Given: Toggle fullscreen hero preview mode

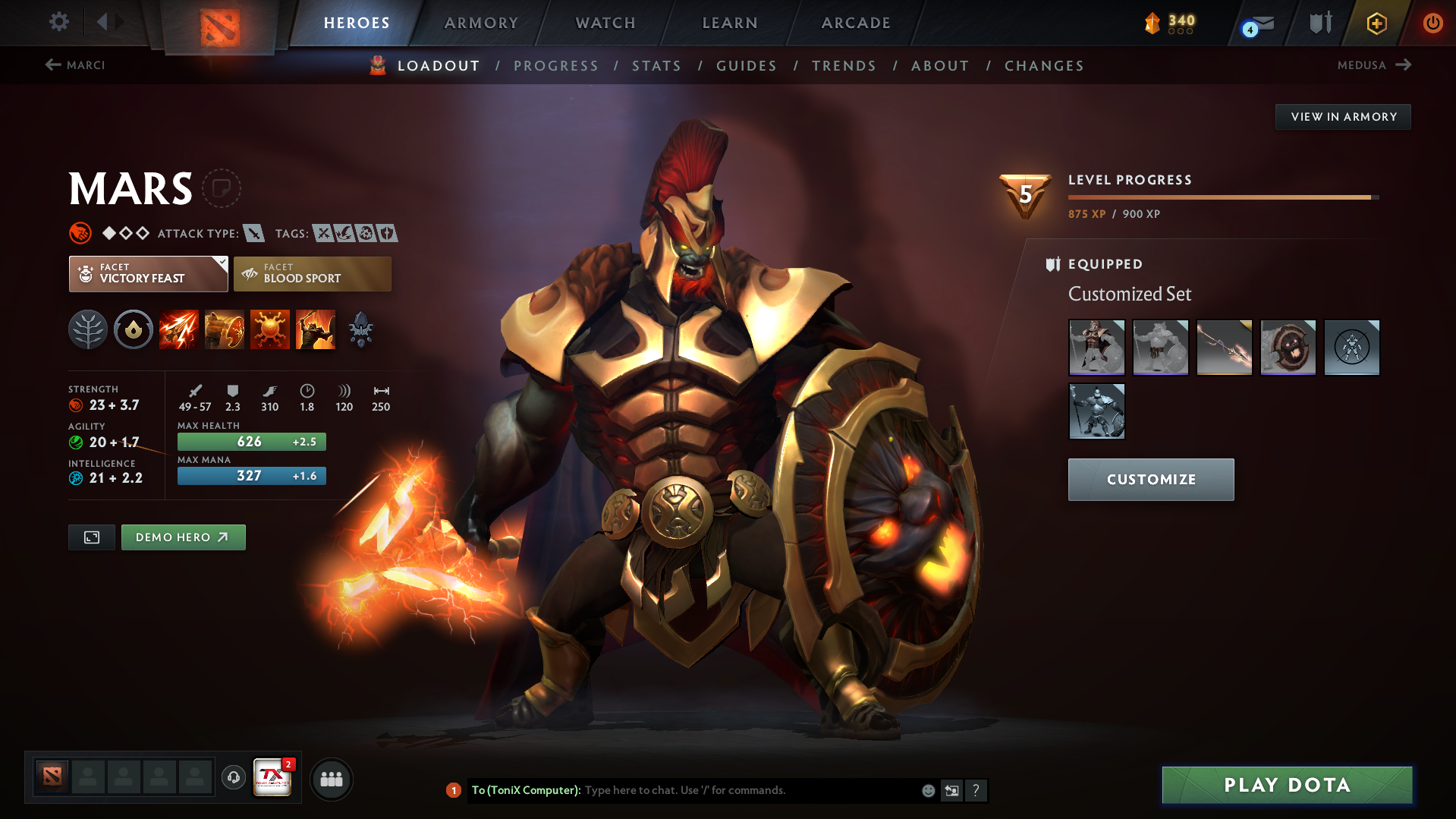Looking at the screenshot, I should (91, 537).
